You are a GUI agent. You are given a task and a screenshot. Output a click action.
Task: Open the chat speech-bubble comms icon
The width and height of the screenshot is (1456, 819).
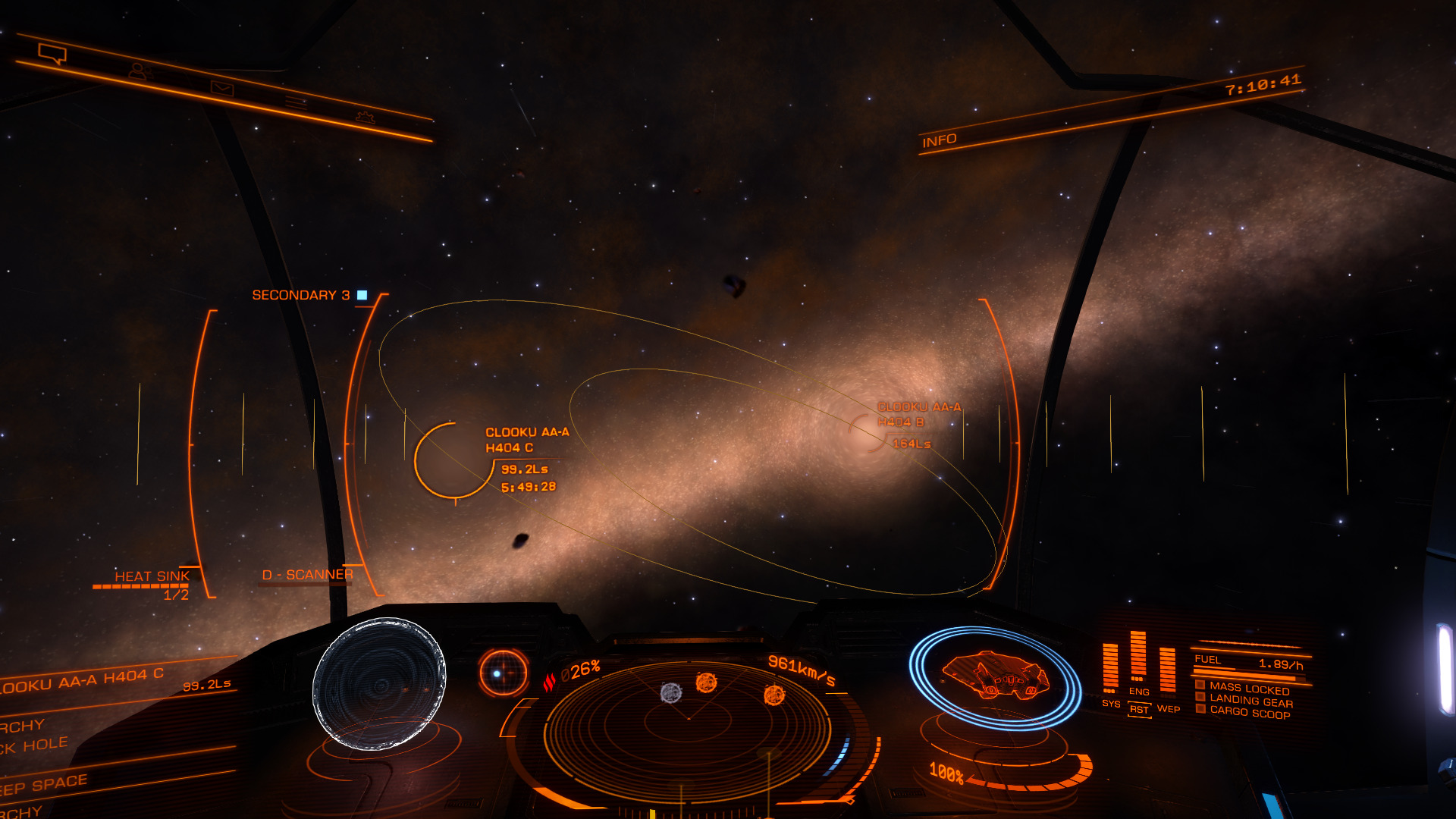[52, 54]
